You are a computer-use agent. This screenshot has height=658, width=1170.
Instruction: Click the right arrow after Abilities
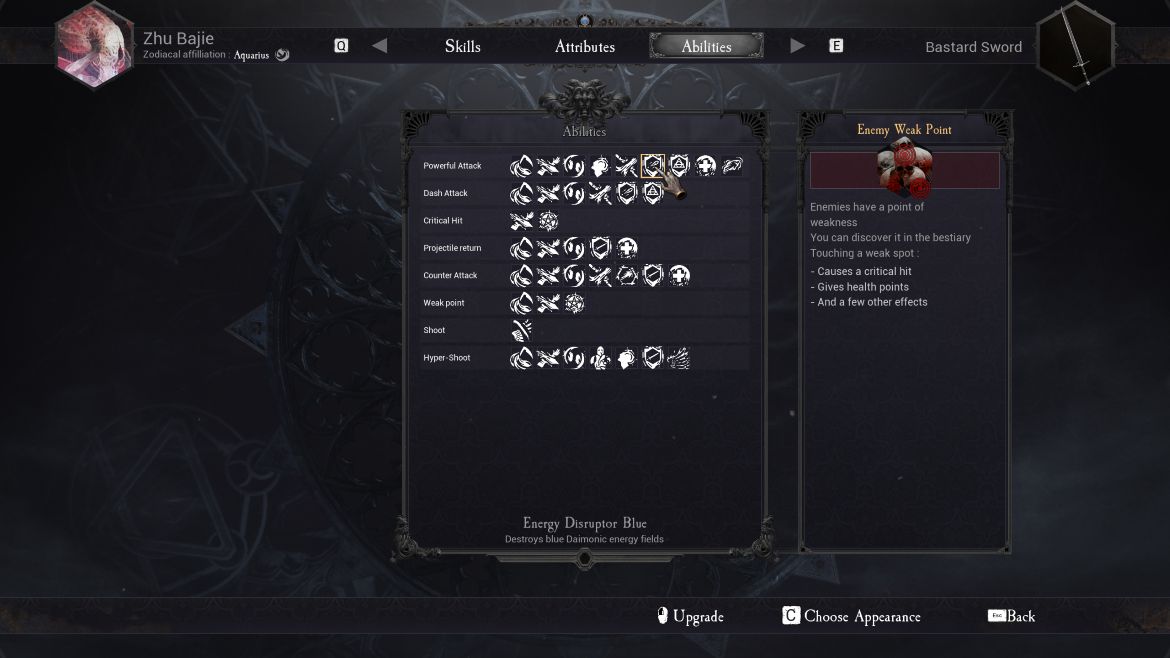[x=797, y=46]
